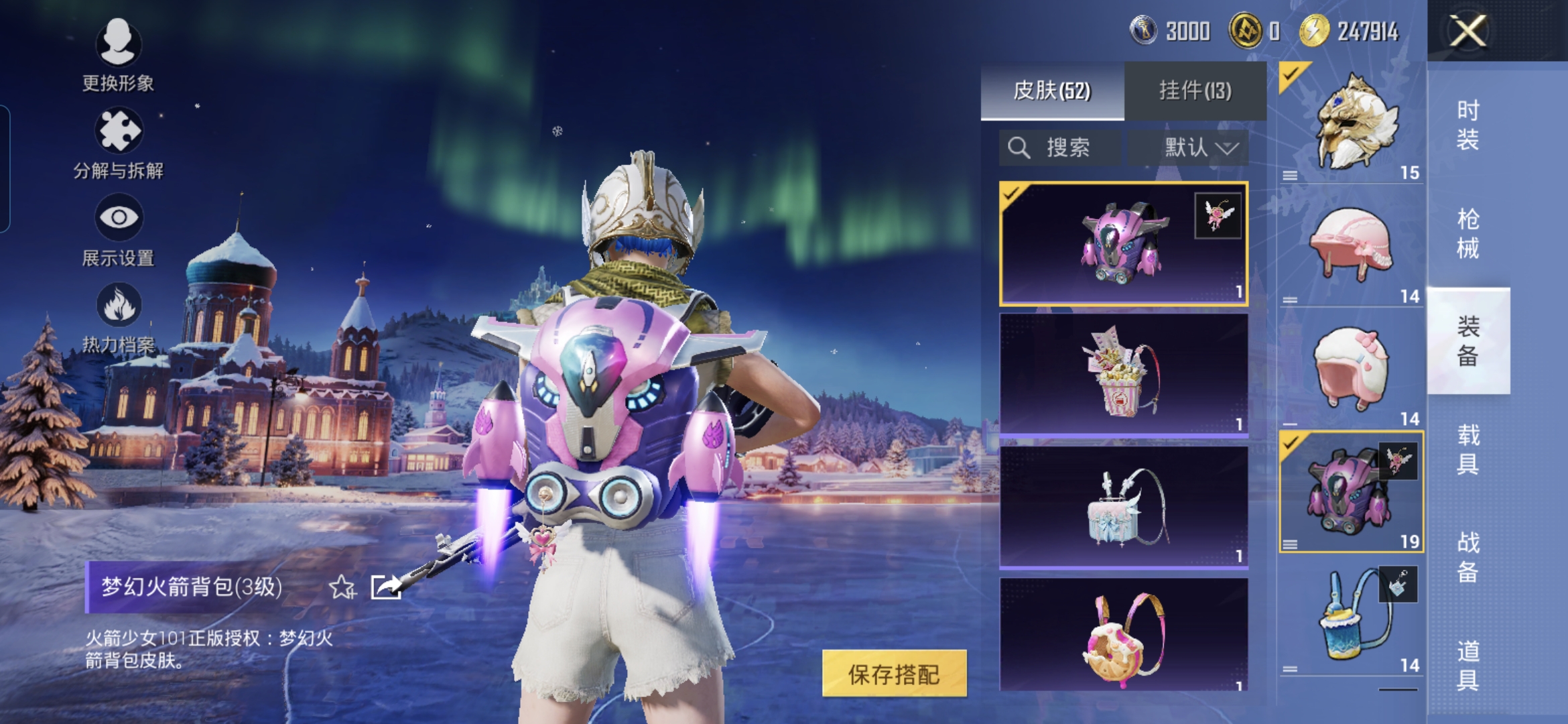Choose the blue lace handbag backpack skin
The height and width of the screenshot is (724, 1568).
(1123, 507)
